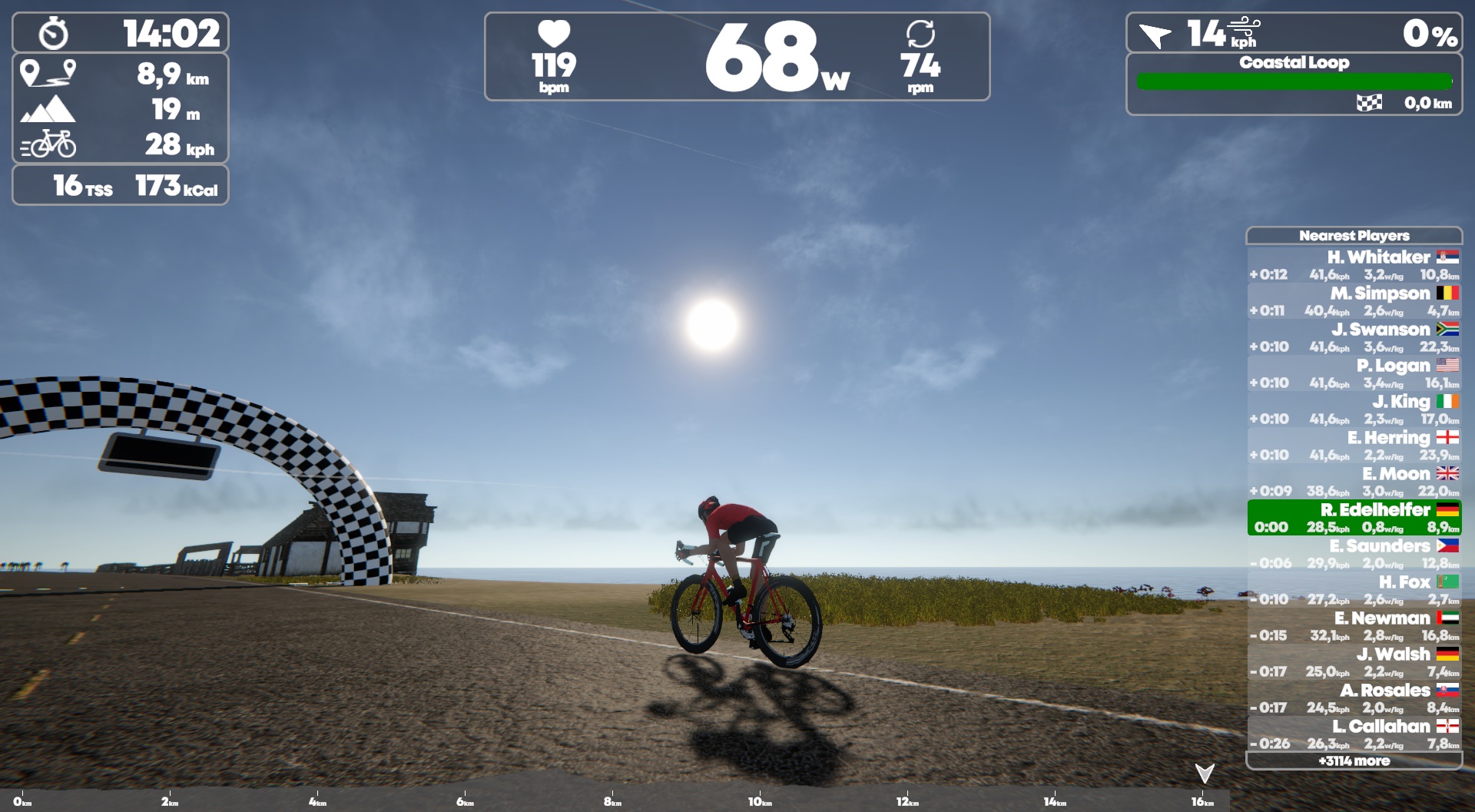
Task: Select J. King in Nearest Players
Action: coord(1354,409)
